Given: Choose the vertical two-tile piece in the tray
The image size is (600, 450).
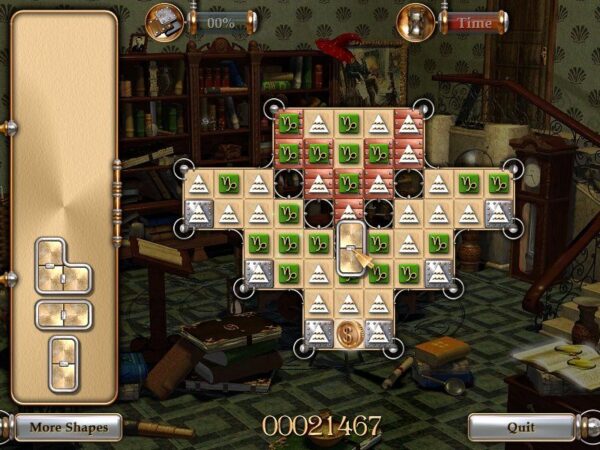Looking at the screenshot, I should 64,360.
